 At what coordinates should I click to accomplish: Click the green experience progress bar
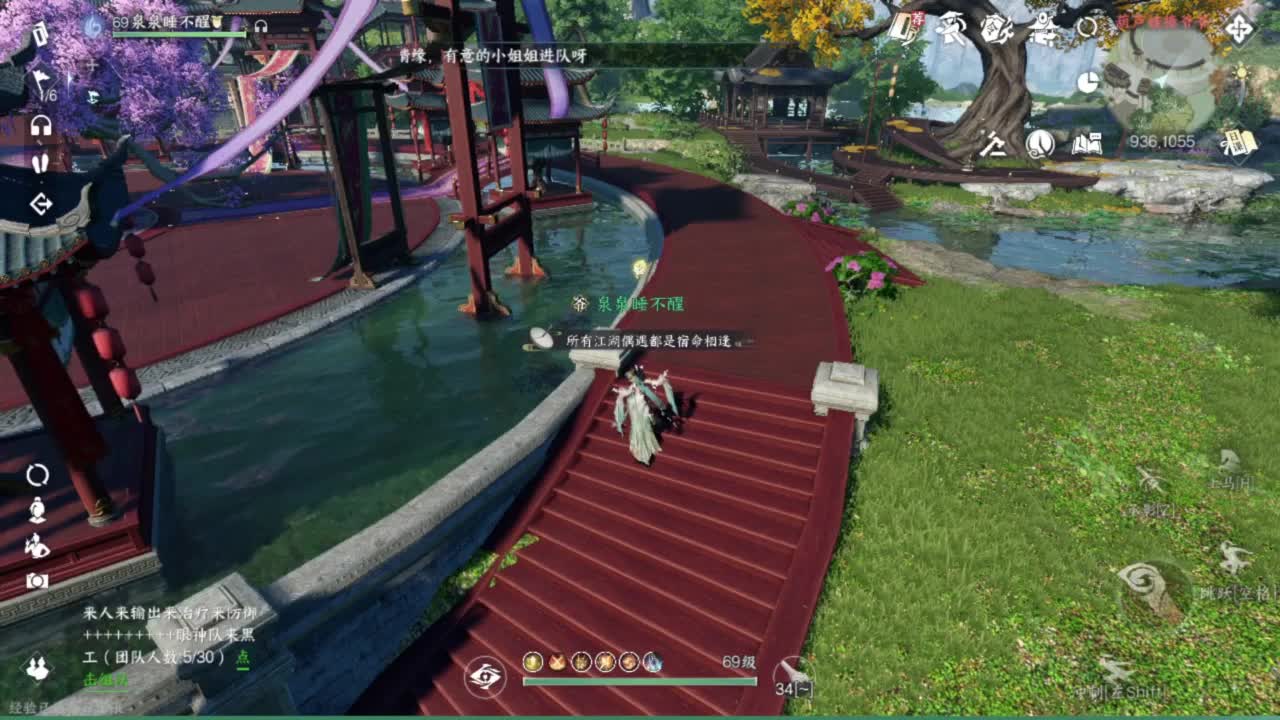tap(640, 682)
